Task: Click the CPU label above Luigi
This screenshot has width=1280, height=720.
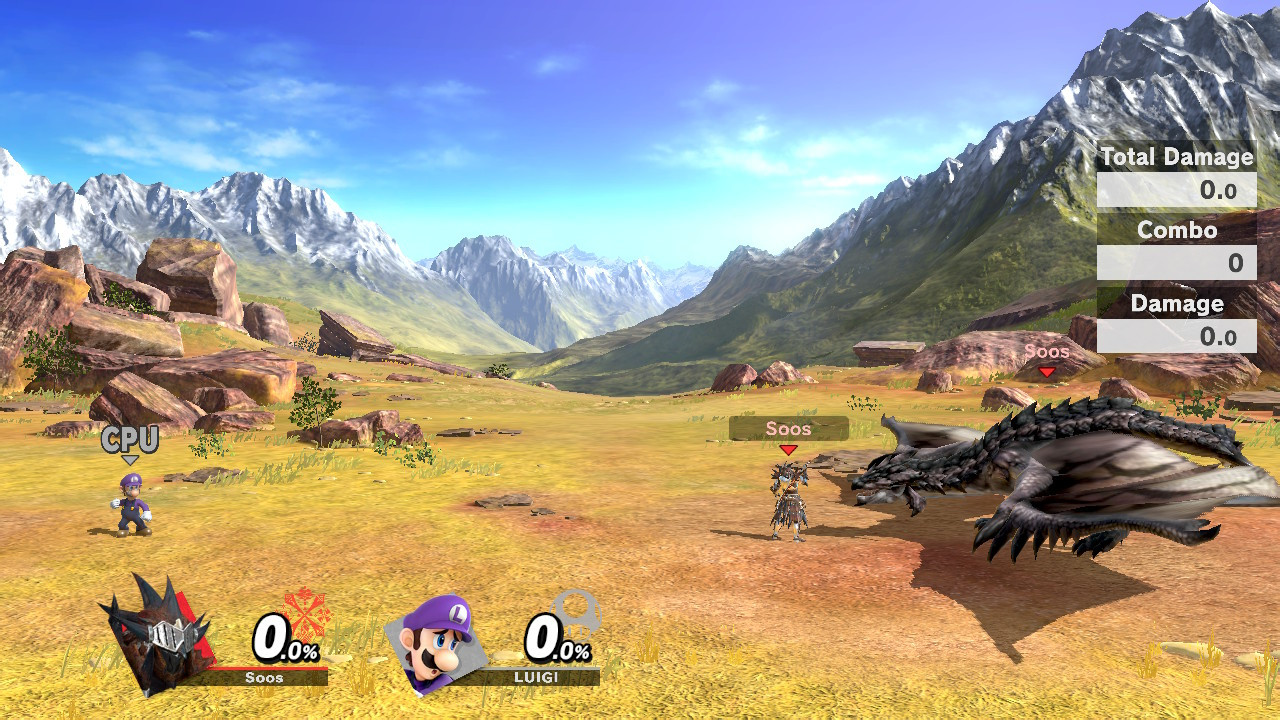Action: 132,439
